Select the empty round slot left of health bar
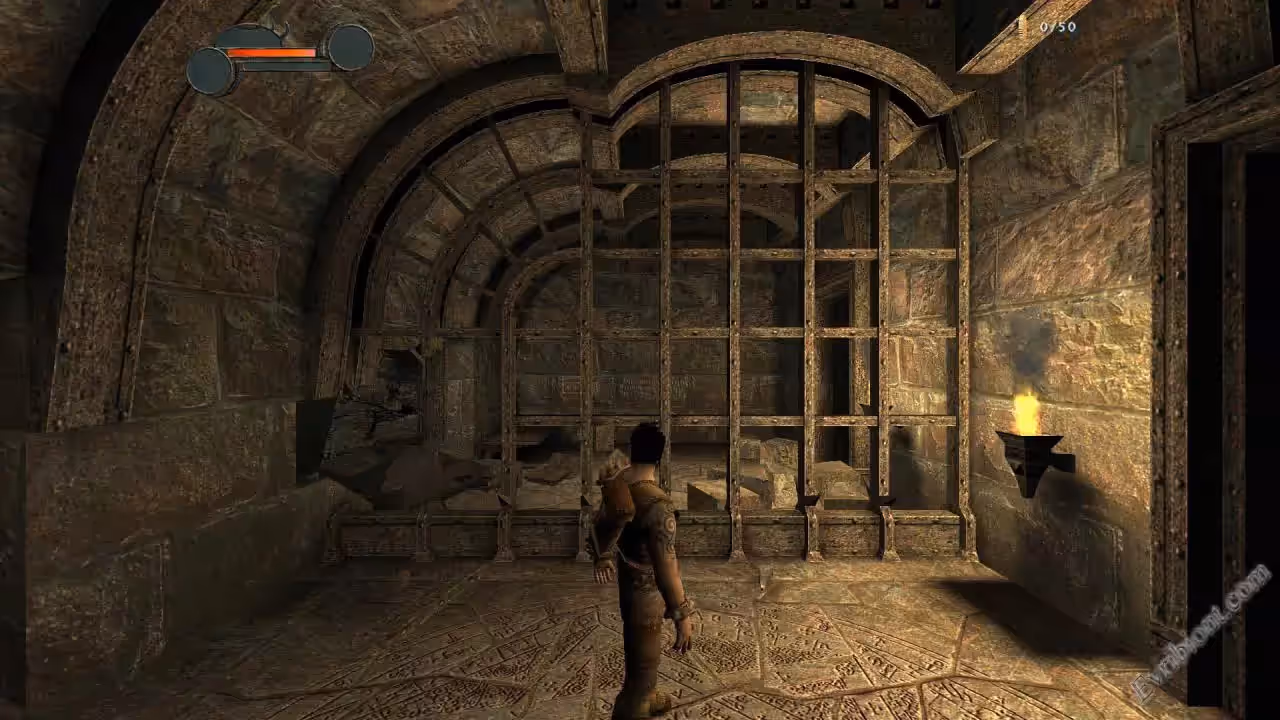1280x720 pixels. (211, 71)
